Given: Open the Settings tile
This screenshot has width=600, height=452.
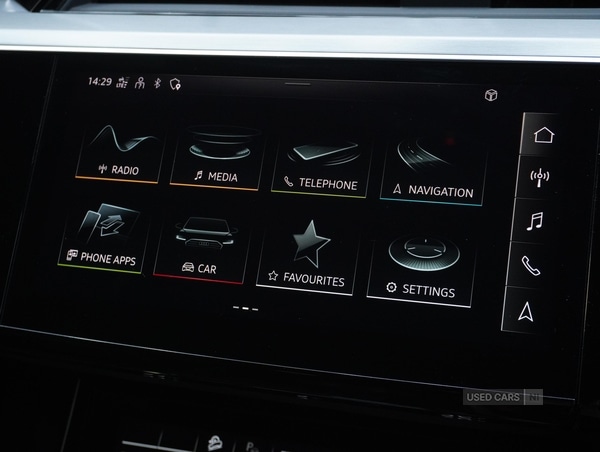Looking at the screenshot, I should (420, 267).
